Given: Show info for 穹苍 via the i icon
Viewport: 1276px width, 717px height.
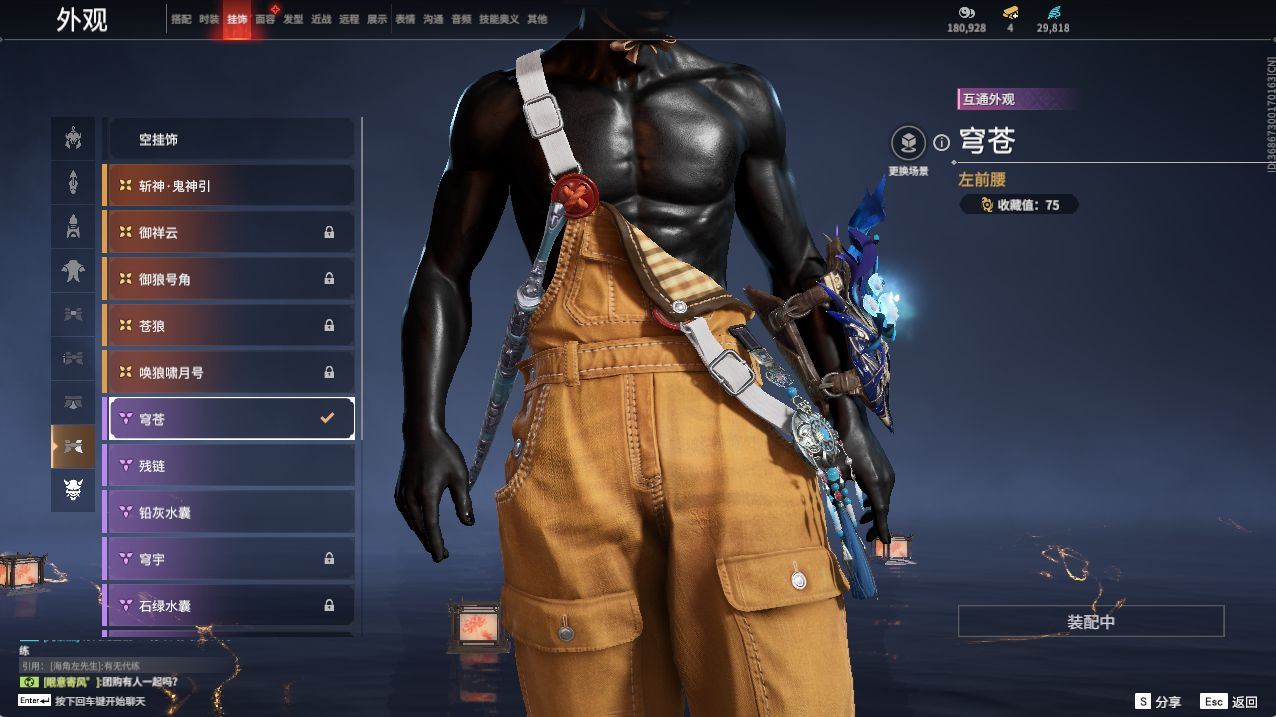Looking at the screenshot, I should click(941, 143).
